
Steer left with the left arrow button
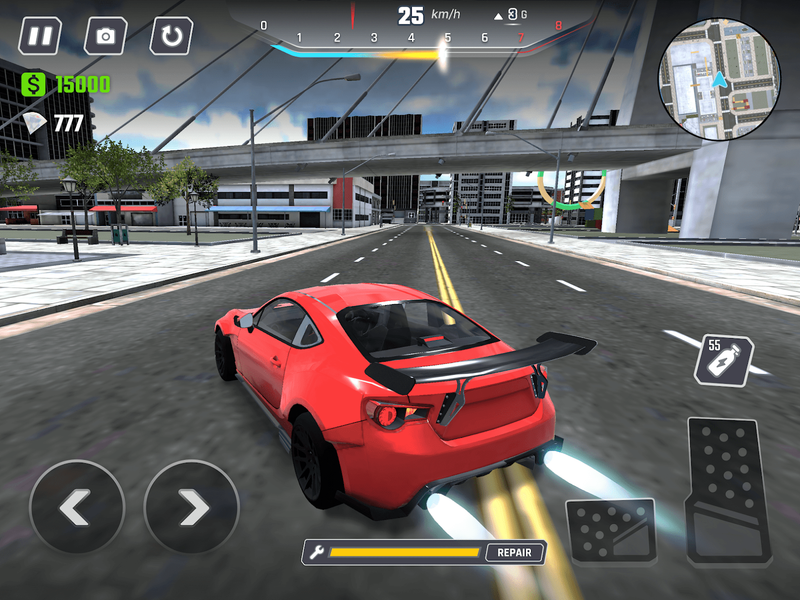pos(77,508)
